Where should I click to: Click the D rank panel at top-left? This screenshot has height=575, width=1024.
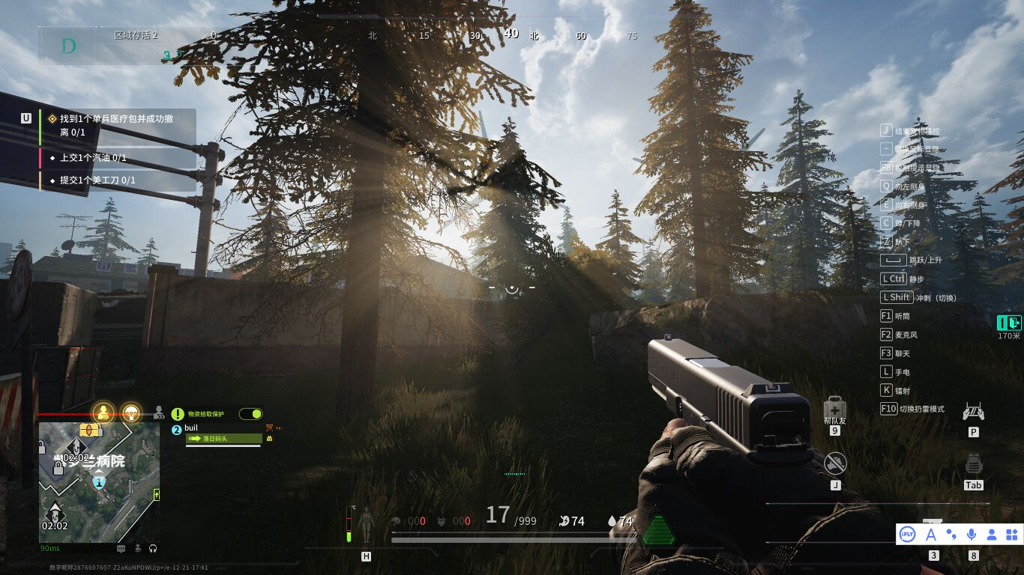click(x=69, y=45)
